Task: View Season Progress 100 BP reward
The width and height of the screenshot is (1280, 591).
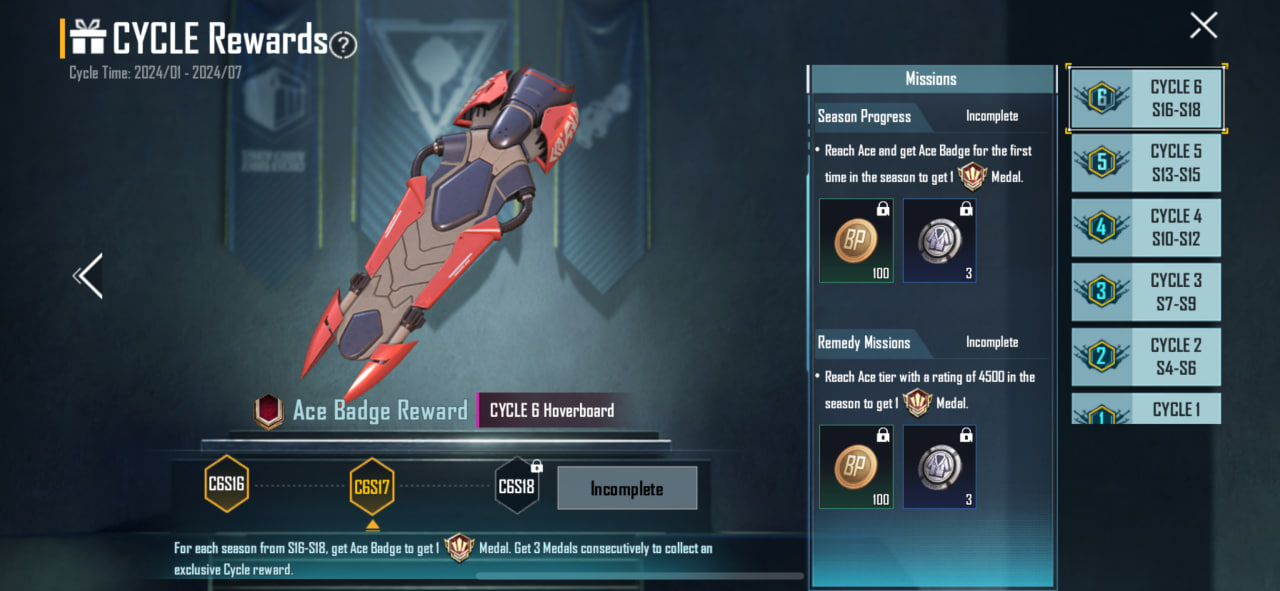Action: click(x=856, y=240)
